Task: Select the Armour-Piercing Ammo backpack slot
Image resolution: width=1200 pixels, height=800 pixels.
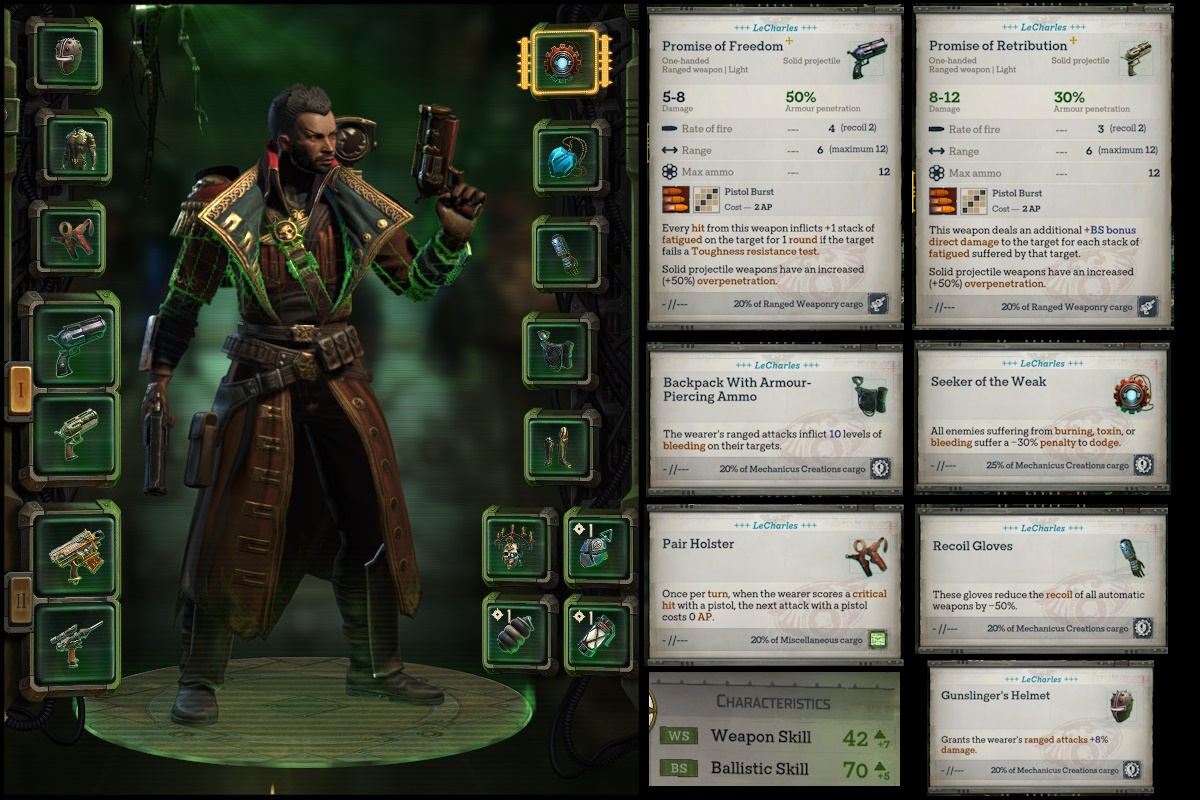Action: pyautogui.click(x=561, y=350)
